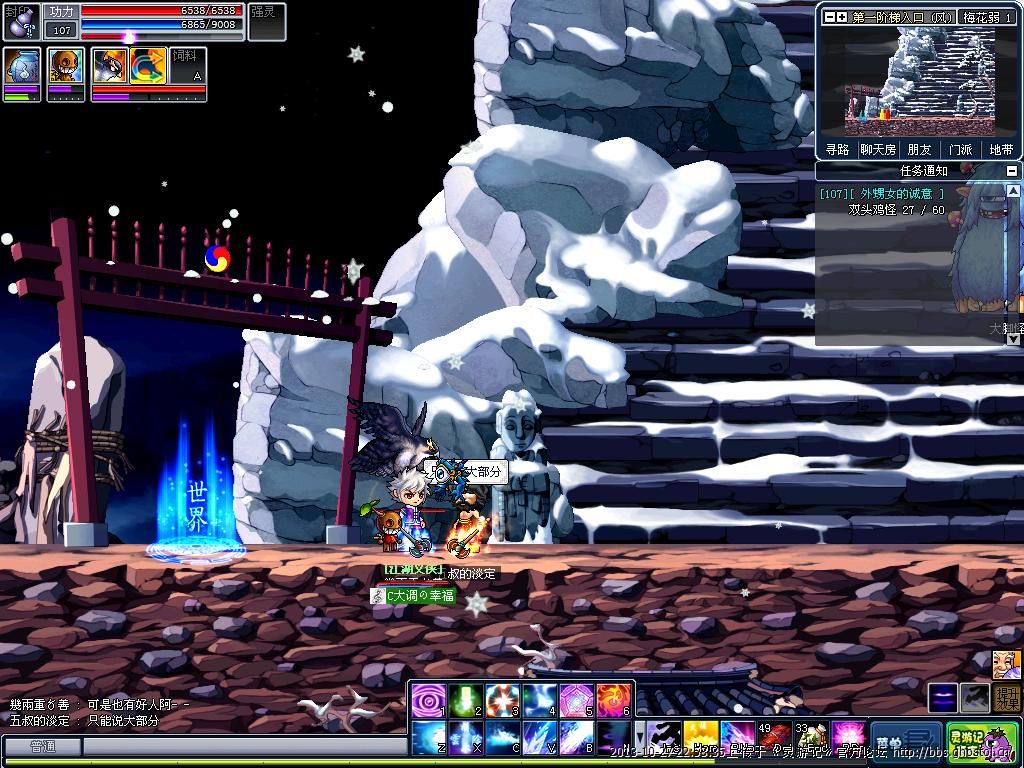Activate the purple spiral skill in slot 1

point(428,700)
